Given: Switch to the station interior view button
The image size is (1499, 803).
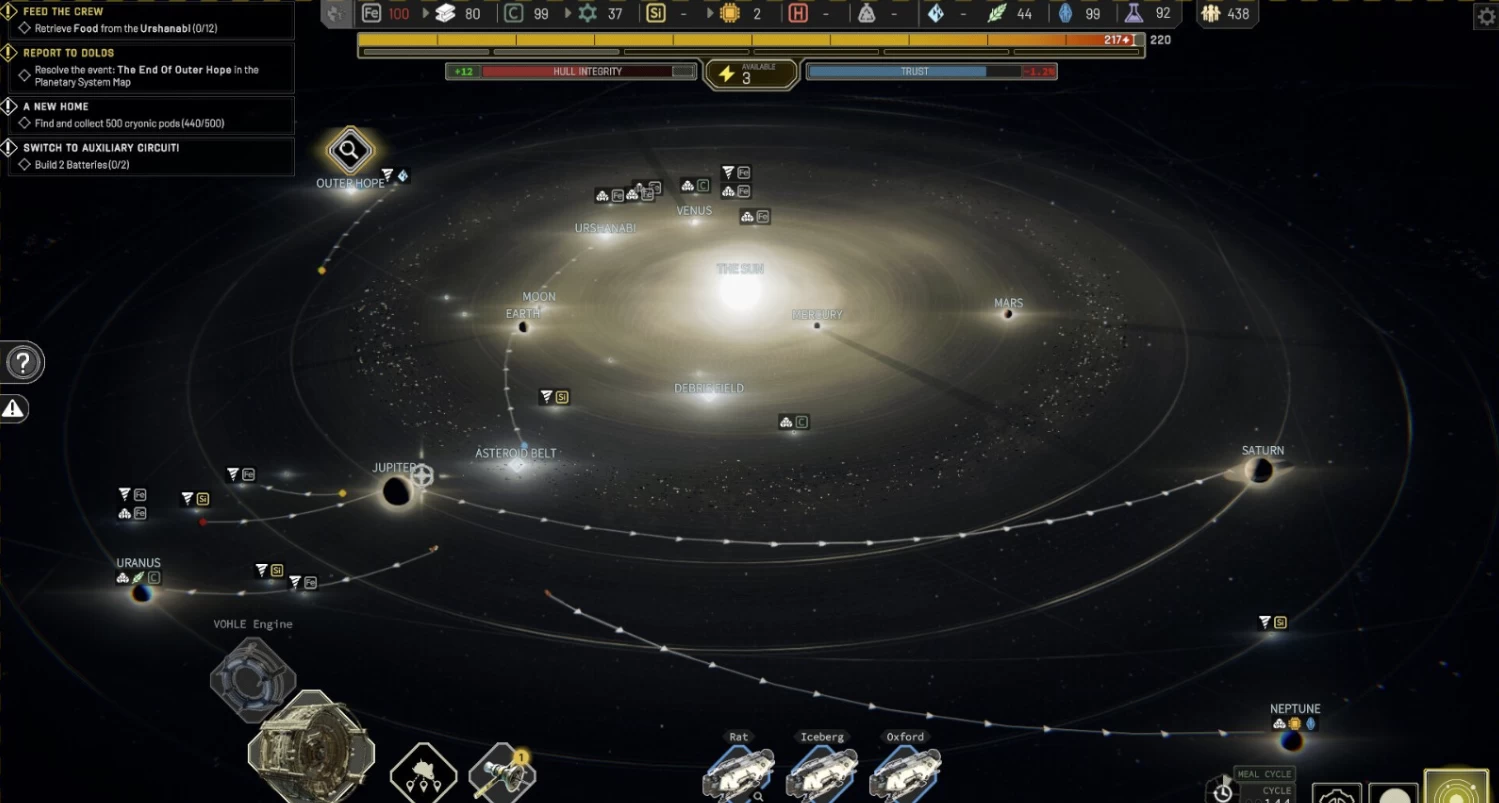Looking at the screenshot, I should click(1337, 793).
